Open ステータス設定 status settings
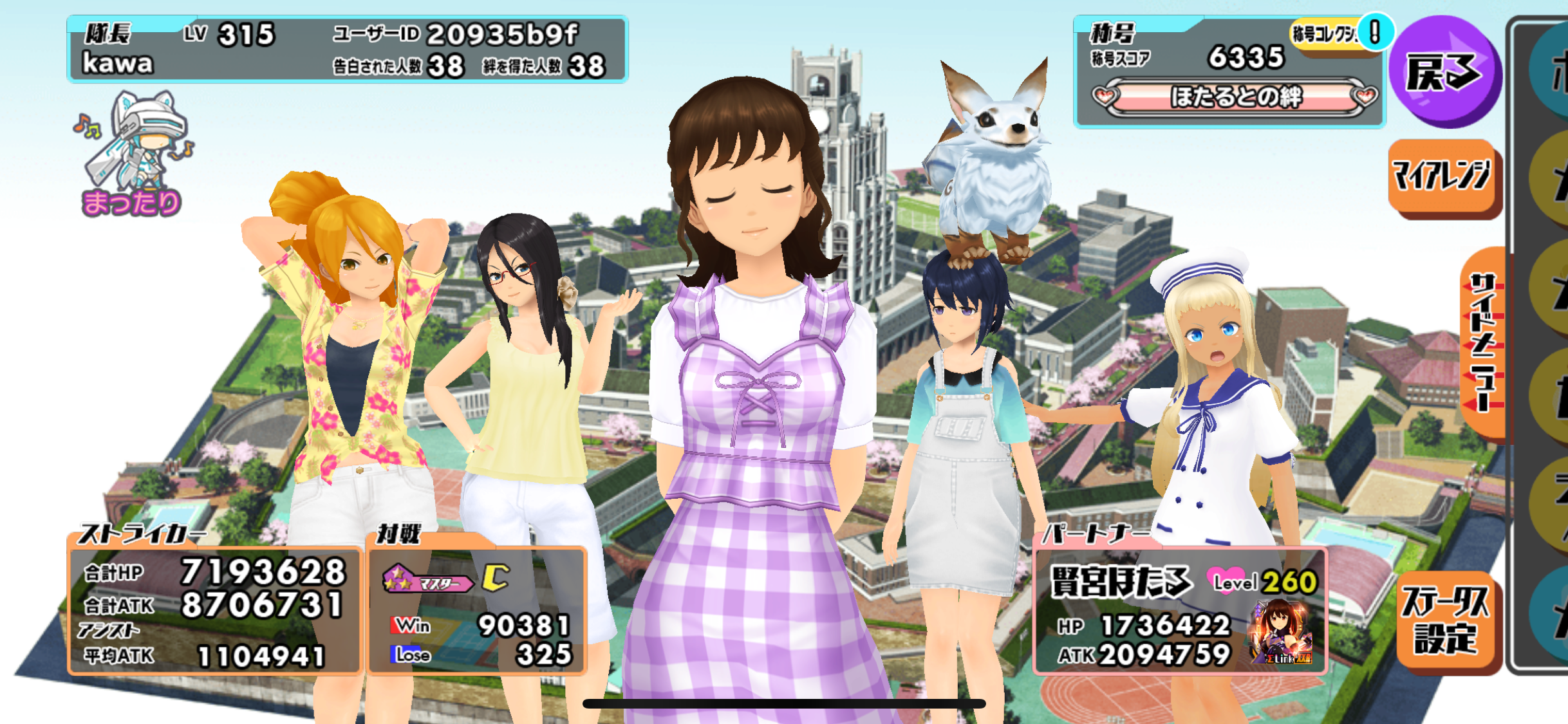This screenshot has width=1568, height=724. coord(1447,620)
